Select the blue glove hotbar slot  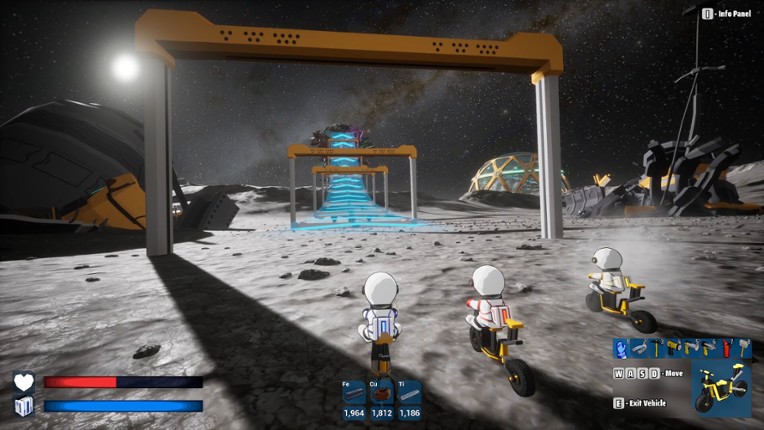pos(621,348)
